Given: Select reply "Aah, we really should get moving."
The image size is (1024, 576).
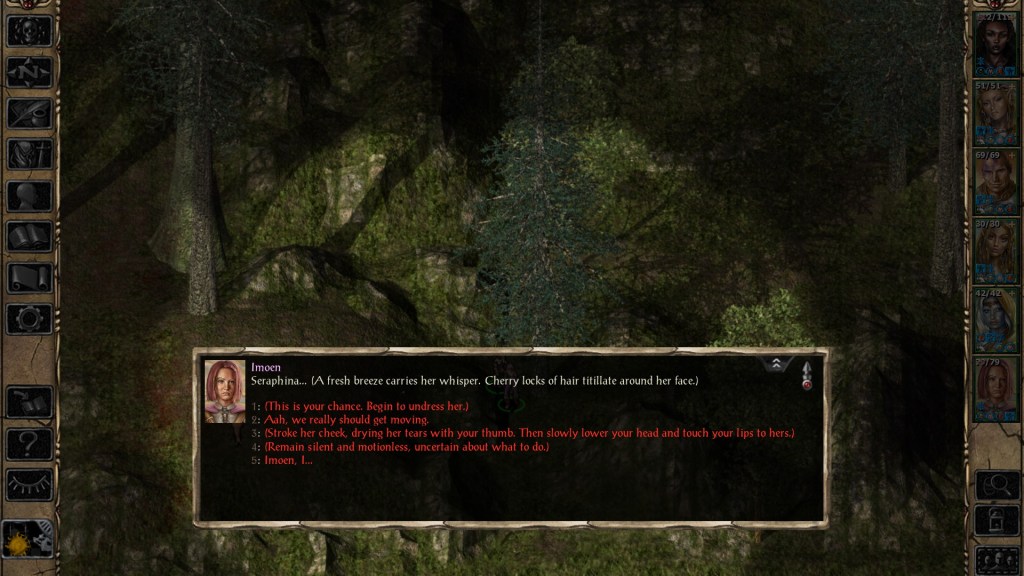Looking at the screenshot, I should 346,420.
